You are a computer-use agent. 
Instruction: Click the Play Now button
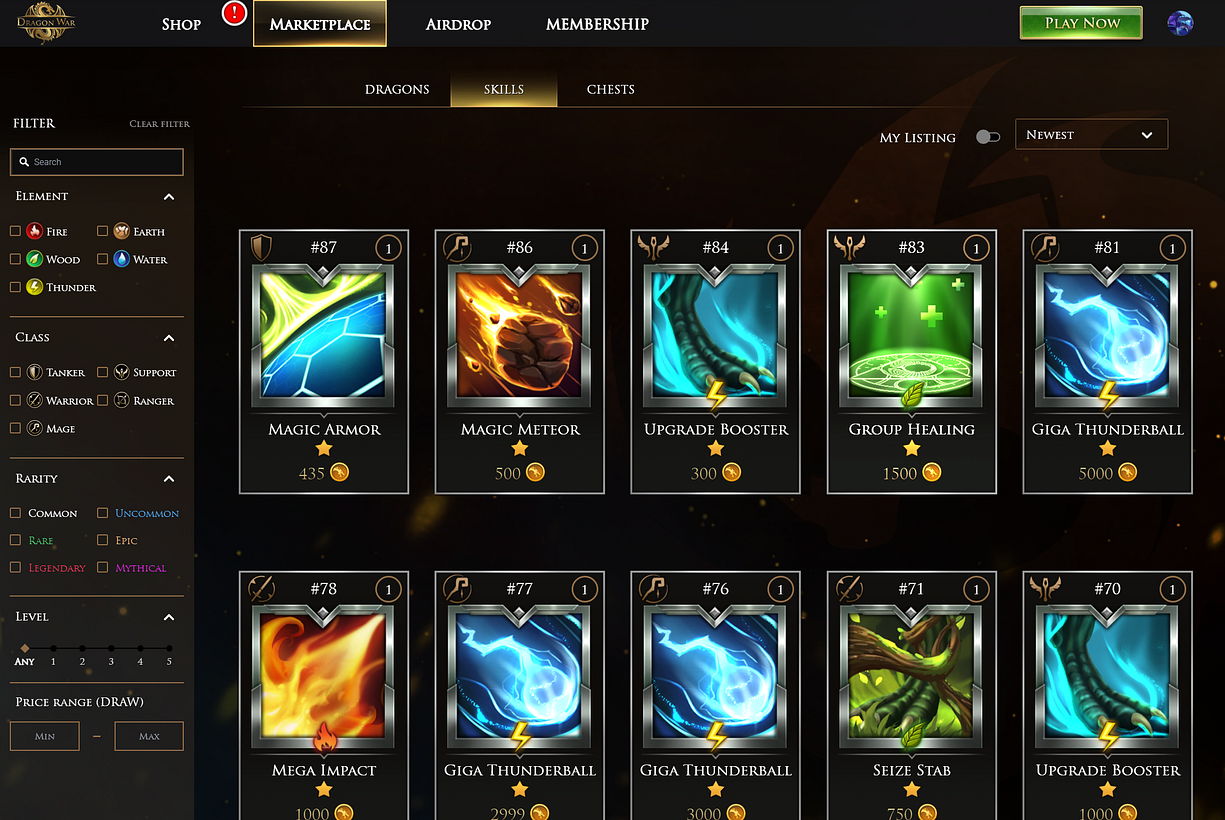[x=1080, y=23]
